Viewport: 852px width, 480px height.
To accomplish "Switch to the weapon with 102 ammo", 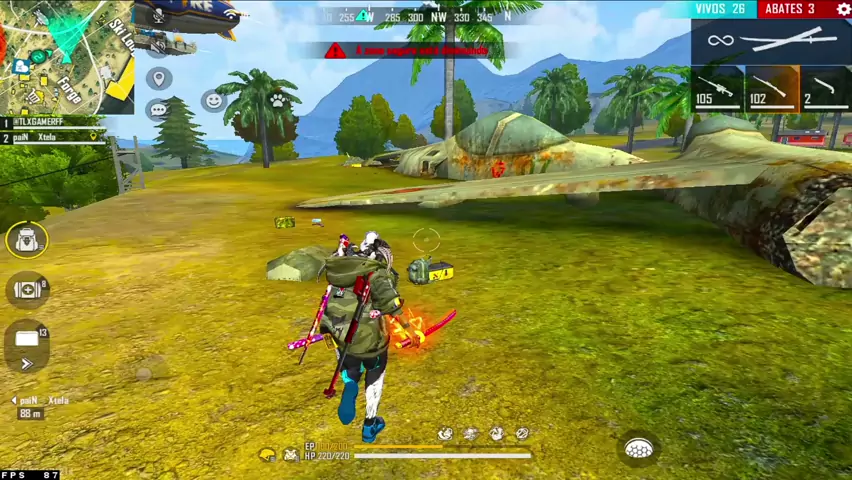I will (x=772, y=88).
